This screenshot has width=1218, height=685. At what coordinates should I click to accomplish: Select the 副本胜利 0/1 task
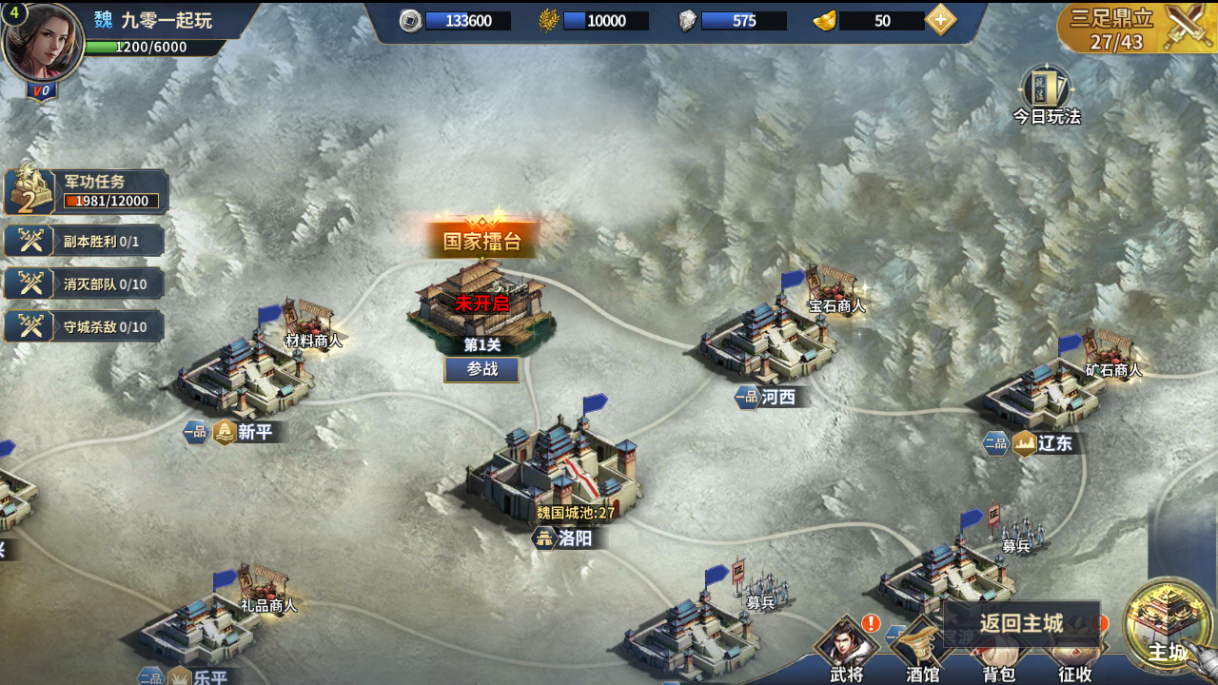point(85,241)
